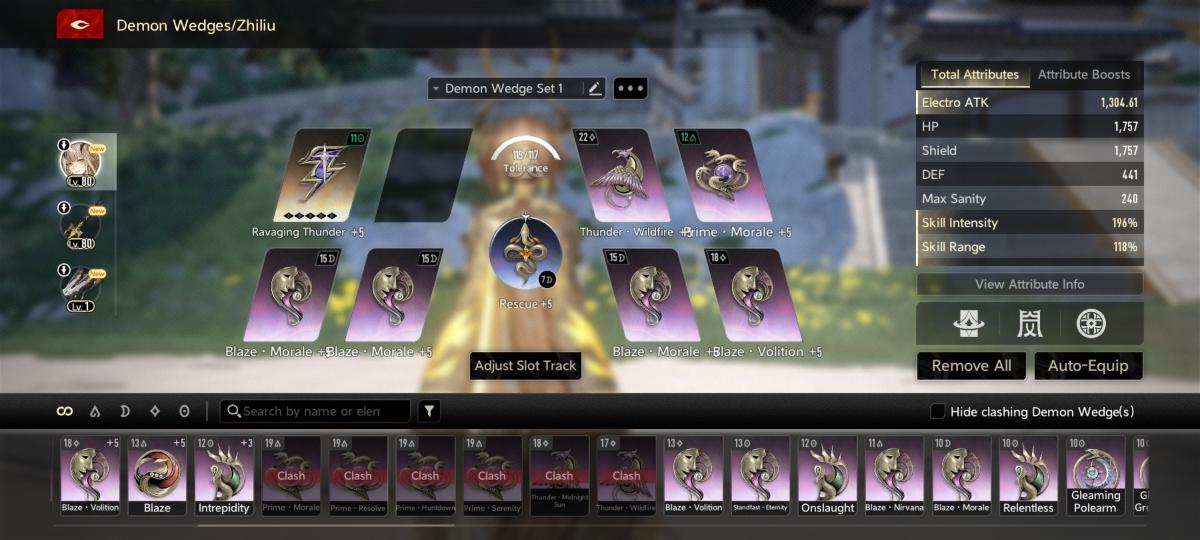This screenshot has width=1200, height=540.
Task: Open the three-dot options menu
Action: (630, 89)
